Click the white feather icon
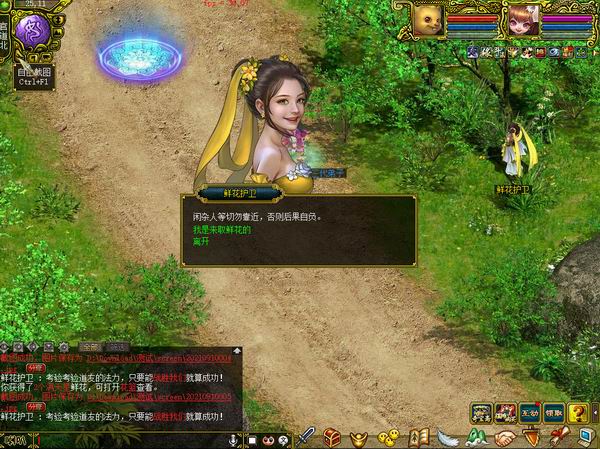This screenshot has height=449, width=600. 447,437
